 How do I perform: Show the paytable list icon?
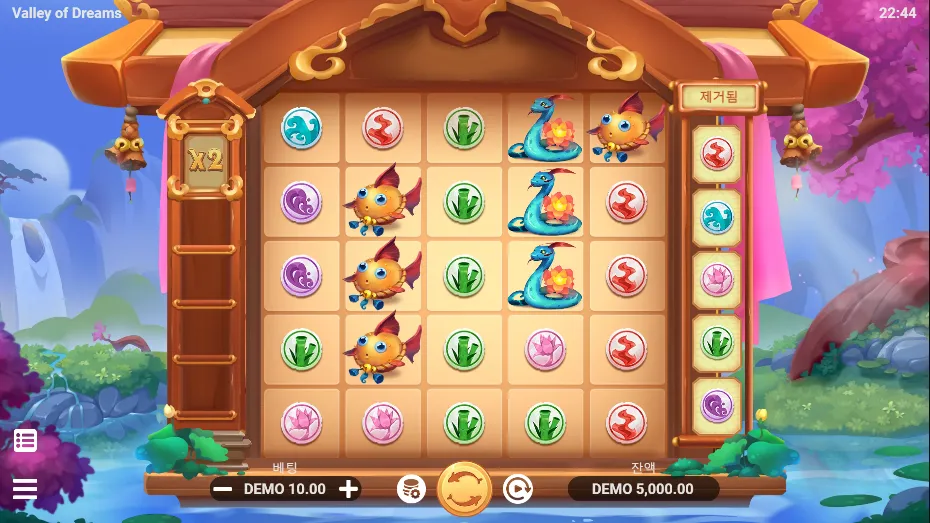(25, 440)
